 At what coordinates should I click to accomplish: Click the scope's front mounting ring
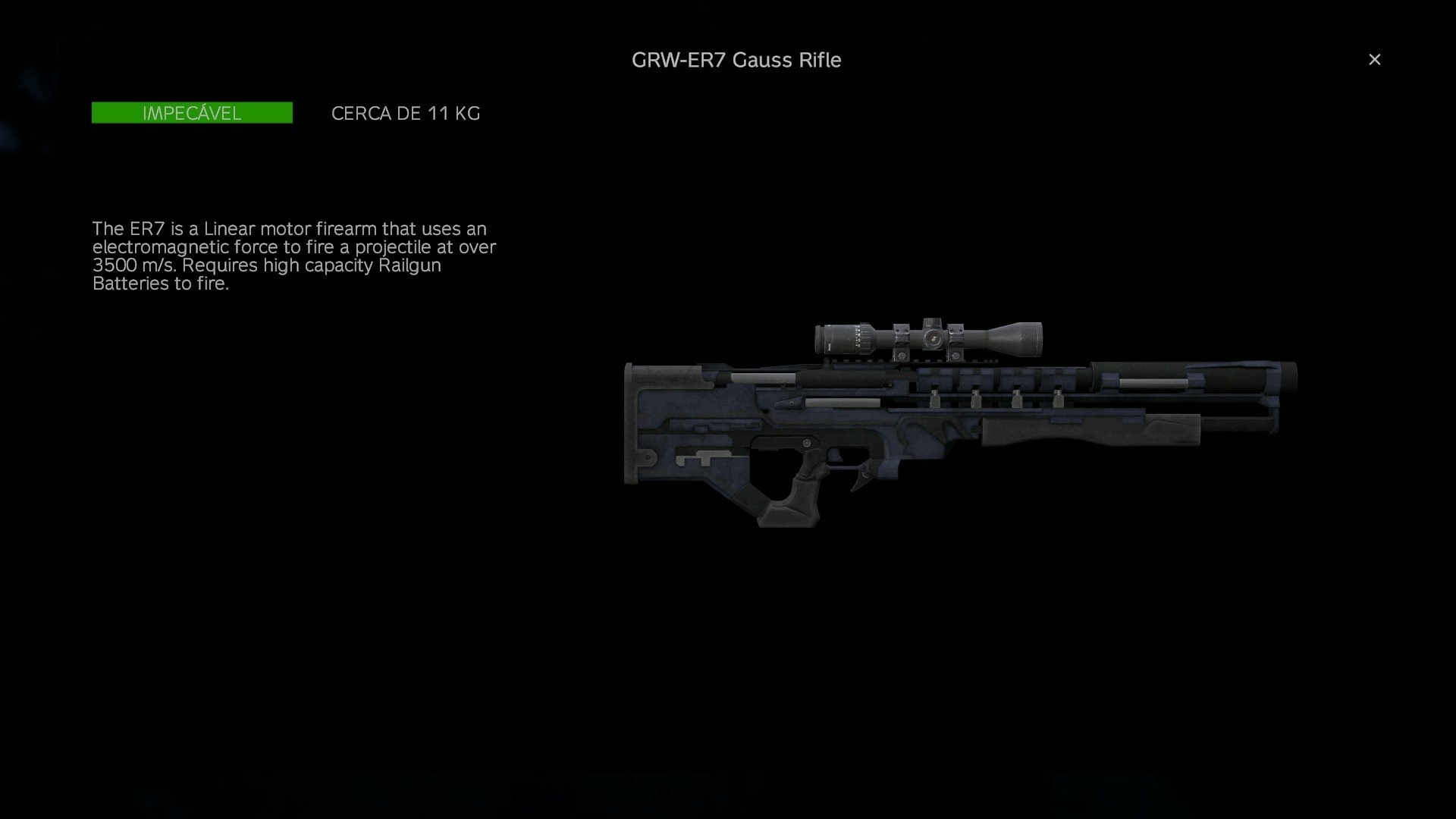coord(955,341)
